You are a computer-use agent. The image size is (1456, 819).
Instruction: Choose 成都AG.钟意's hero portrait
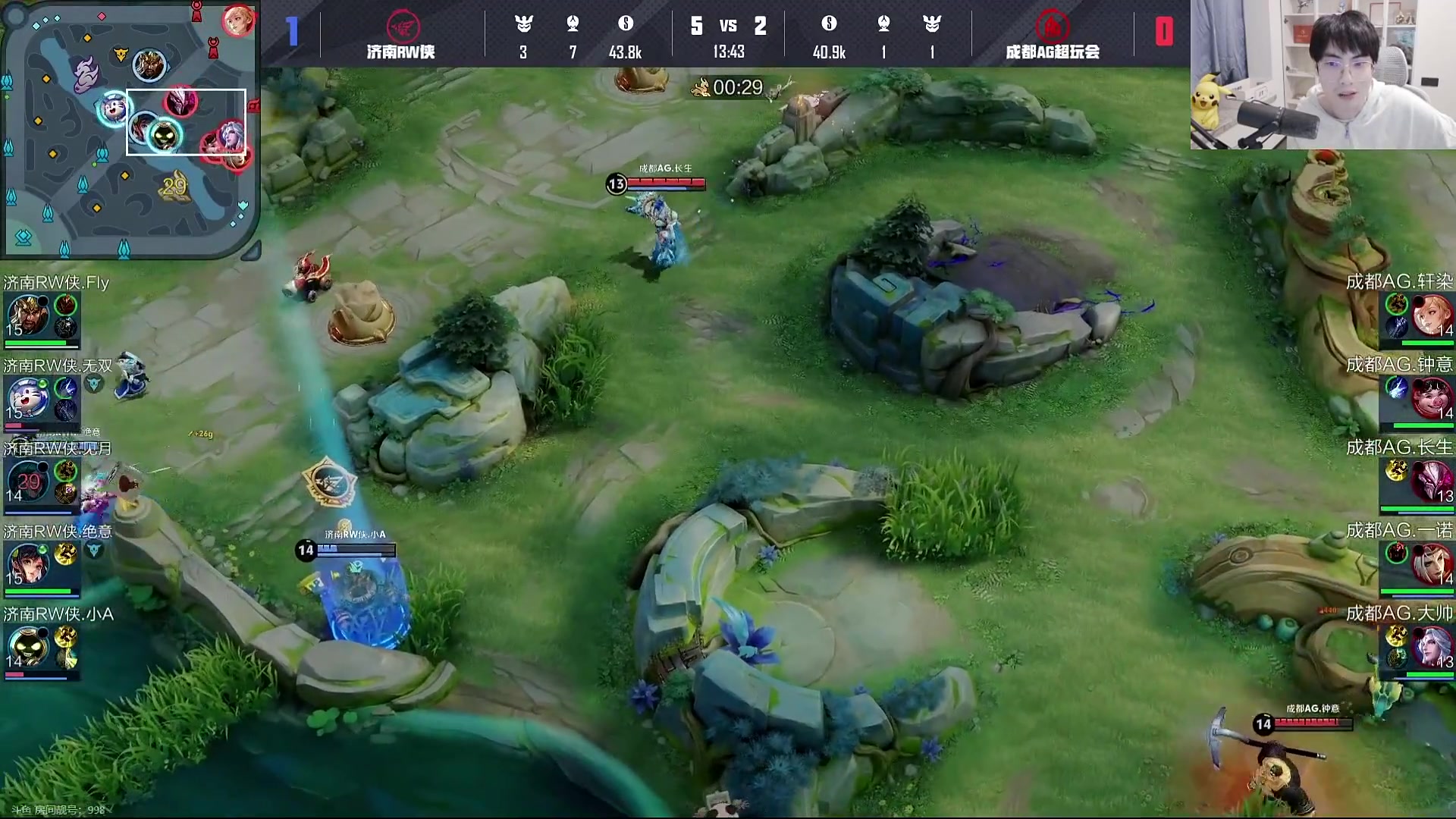[x=1431, y=398]
